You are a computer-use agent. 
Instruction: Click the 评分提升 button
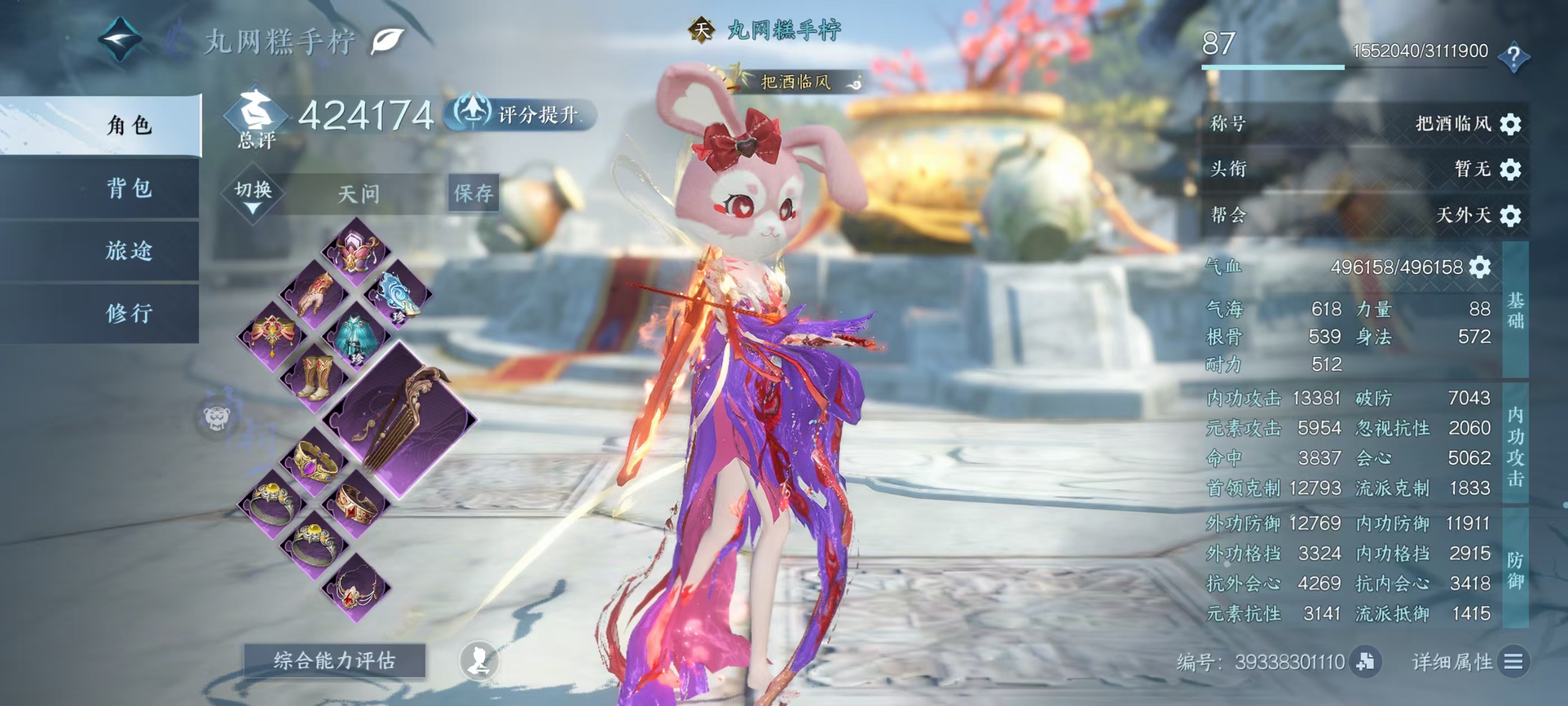click(521, 114)
